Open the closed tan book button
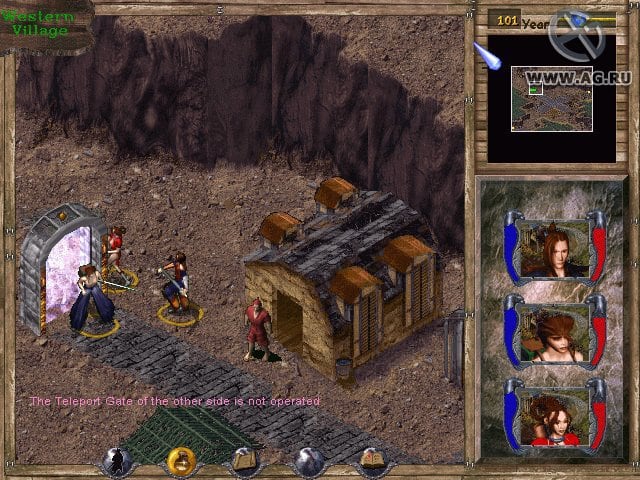Image resolution: width=640 pixels, height=480 pixels. 245,462
